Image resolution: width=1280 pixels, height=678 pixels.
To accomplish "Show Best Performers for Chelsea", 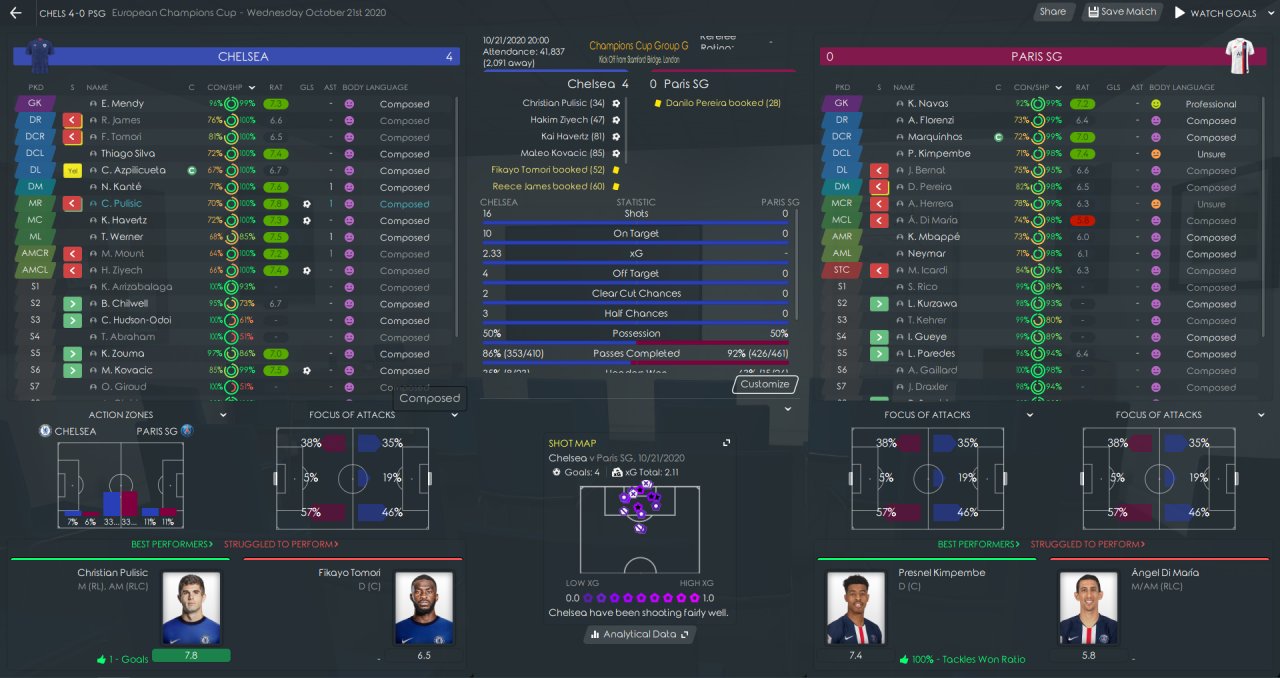I will coord(171,544).
